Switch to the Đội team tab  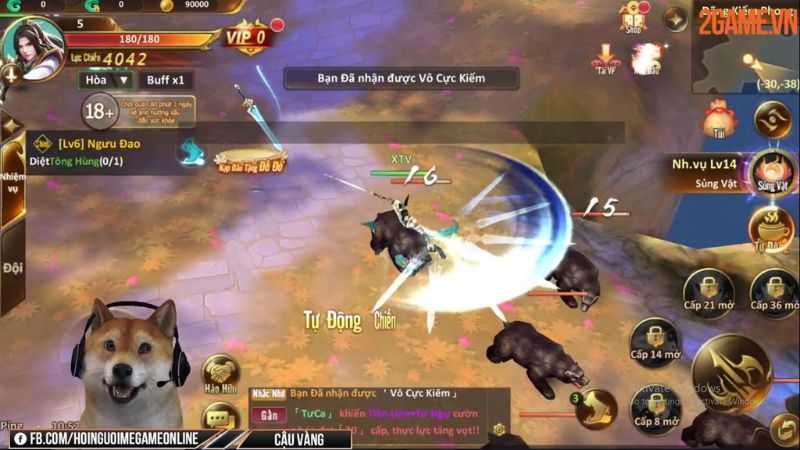click(x=11, y=267)
